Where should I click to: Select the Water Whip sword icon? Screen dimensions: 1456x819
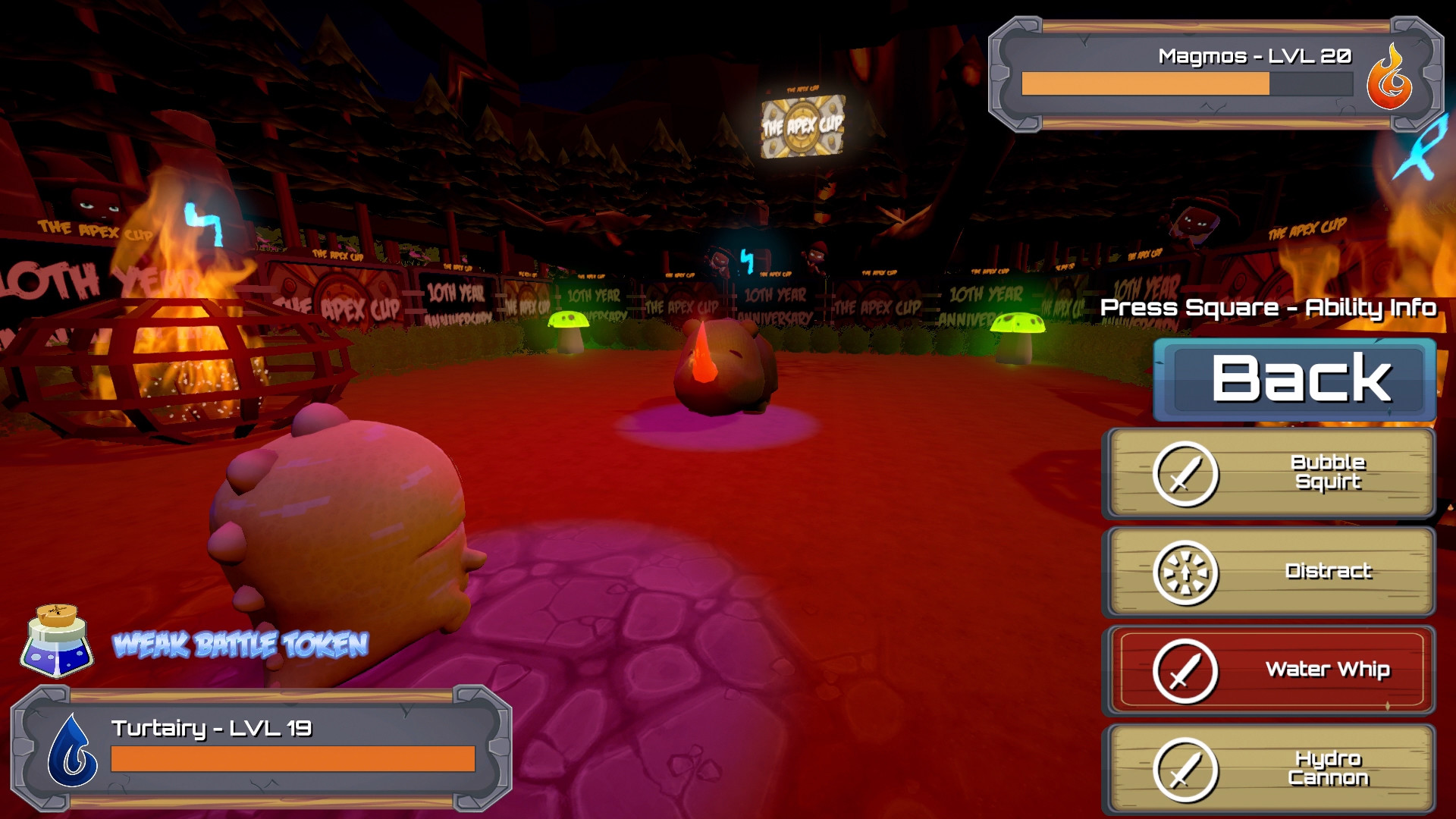pyautogui.click(x=1185, y=670)
